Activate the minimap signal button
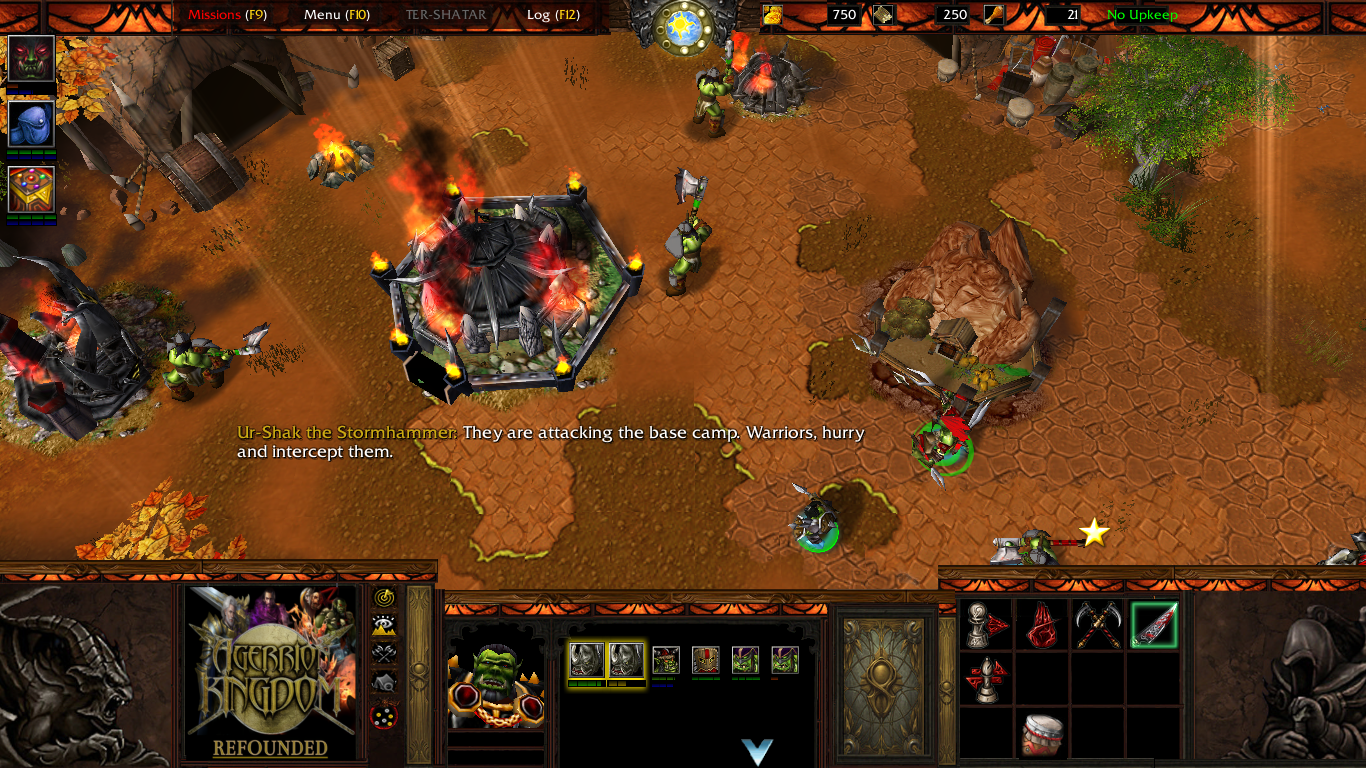Viewport: 1366px width, 768px height. click(x=384, y=598)
